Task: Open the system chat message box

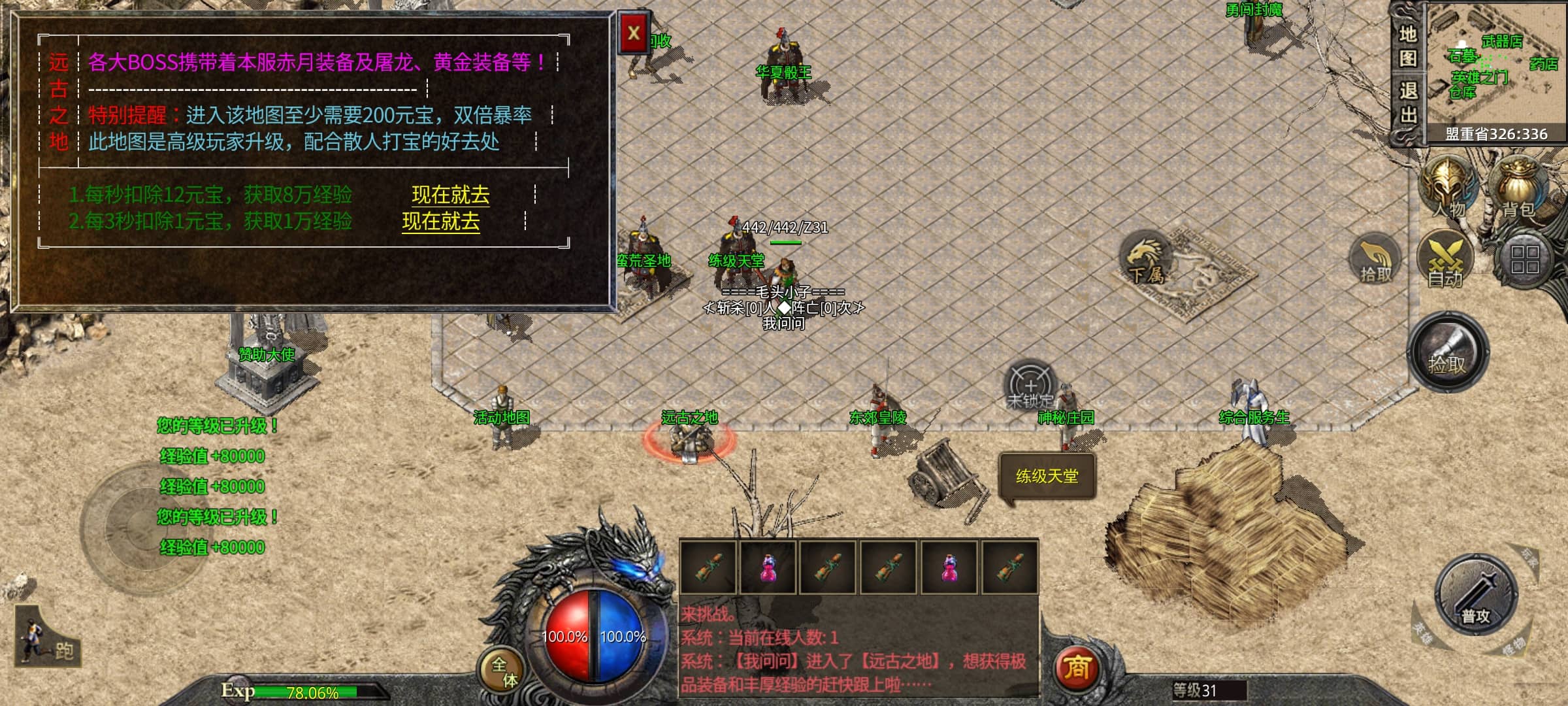Action: pos(857,649)
